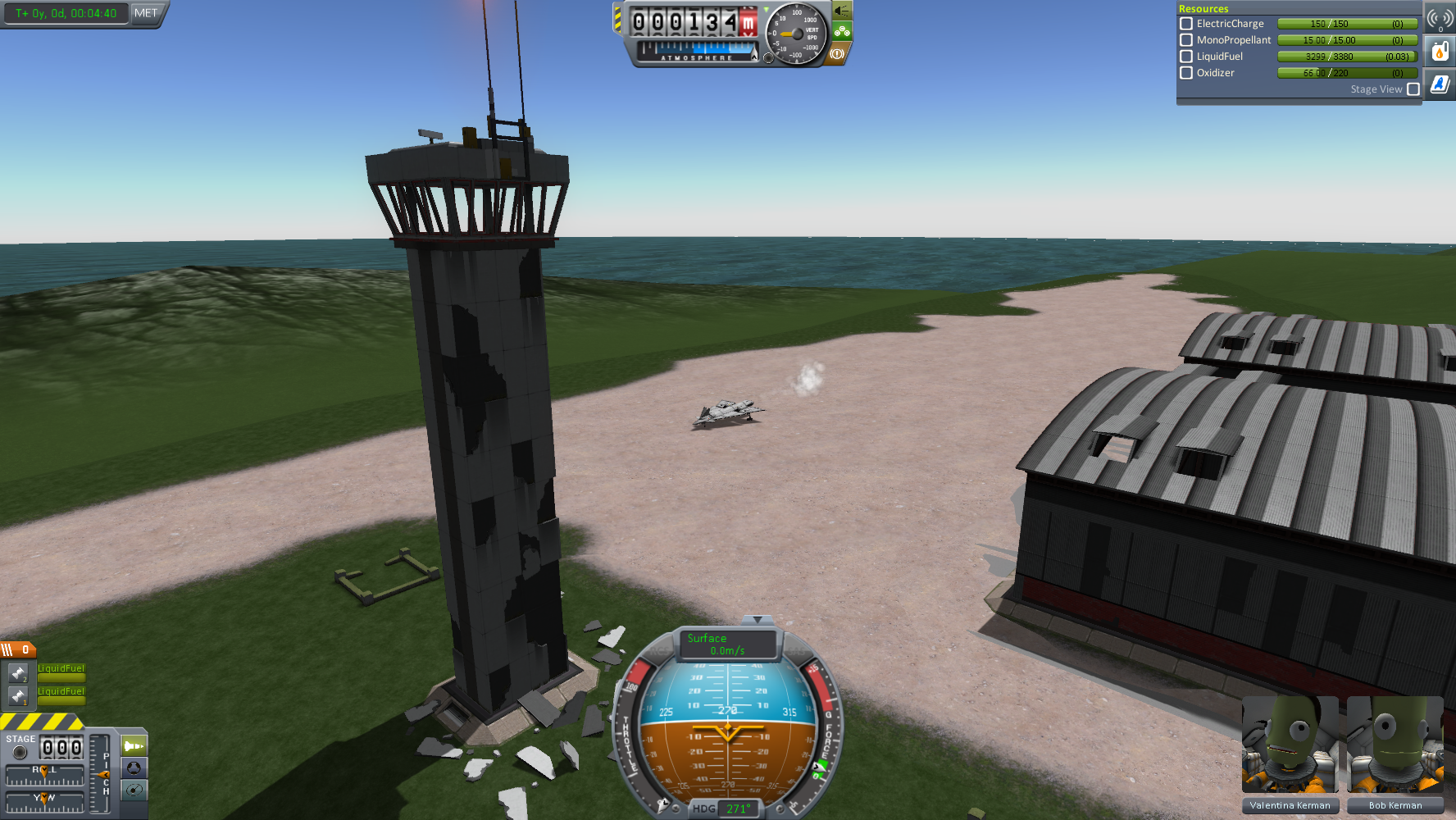Tick the ElectricCharge resource checkbox
The height and width of the screenshot is (820, 1456).
coord(1185,24)
